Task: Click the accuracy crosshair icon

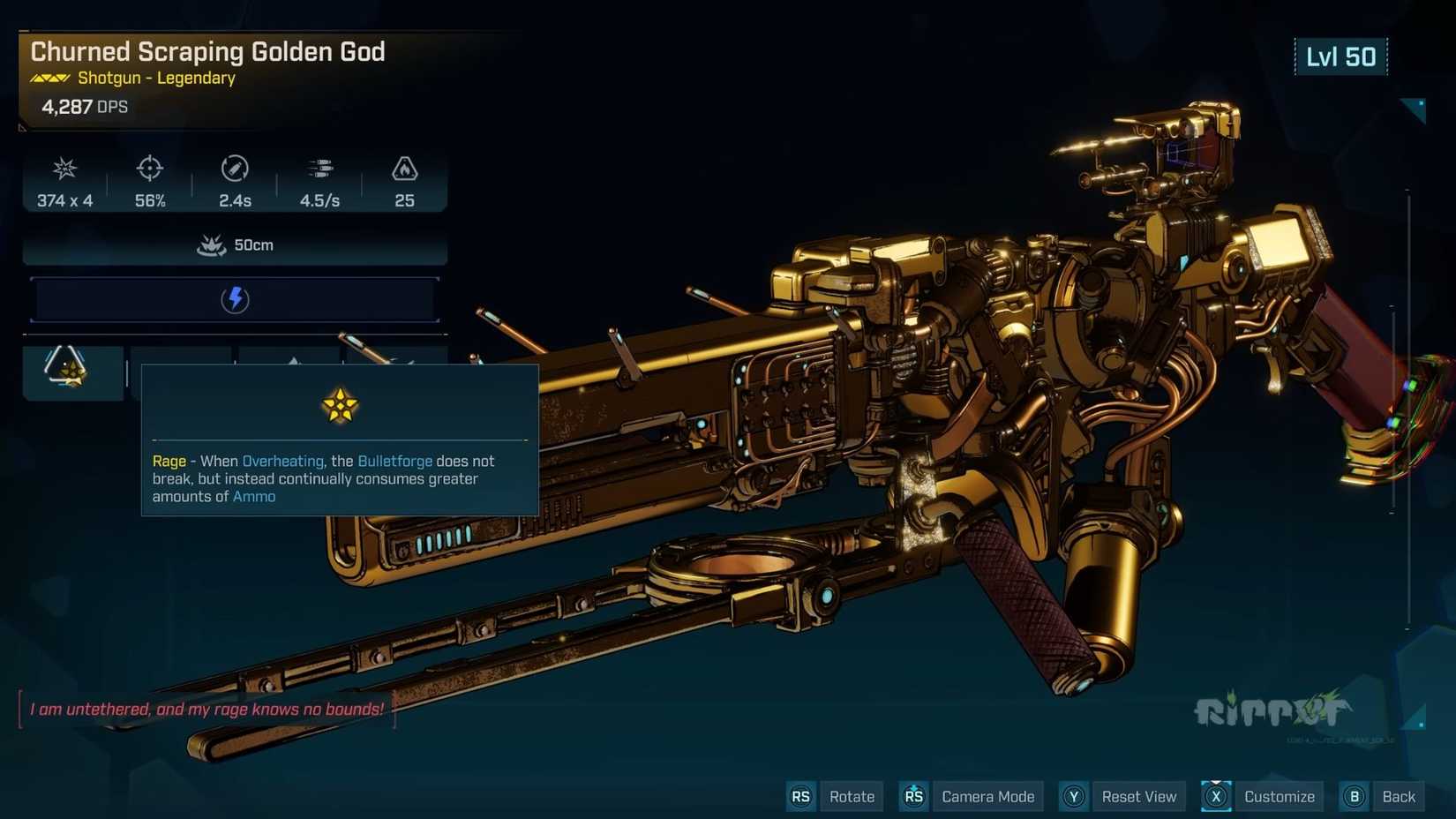Action: (x=149, y=169)
